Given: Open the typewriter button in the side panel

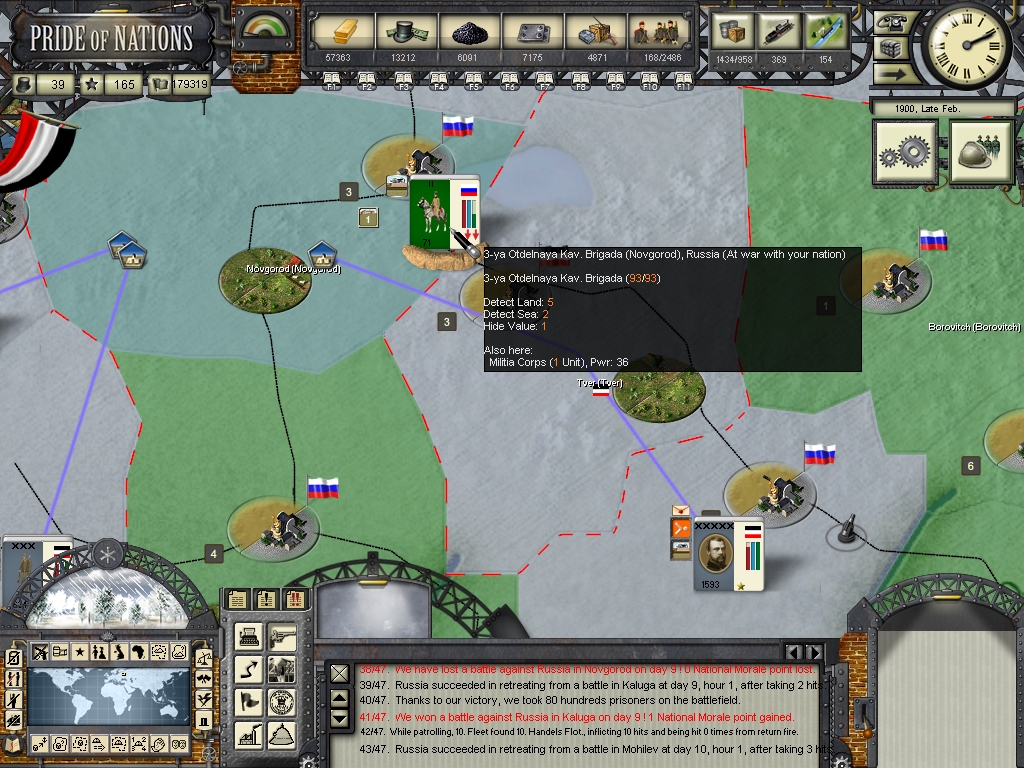Looking at the screenshot, I should coord(249,635).
